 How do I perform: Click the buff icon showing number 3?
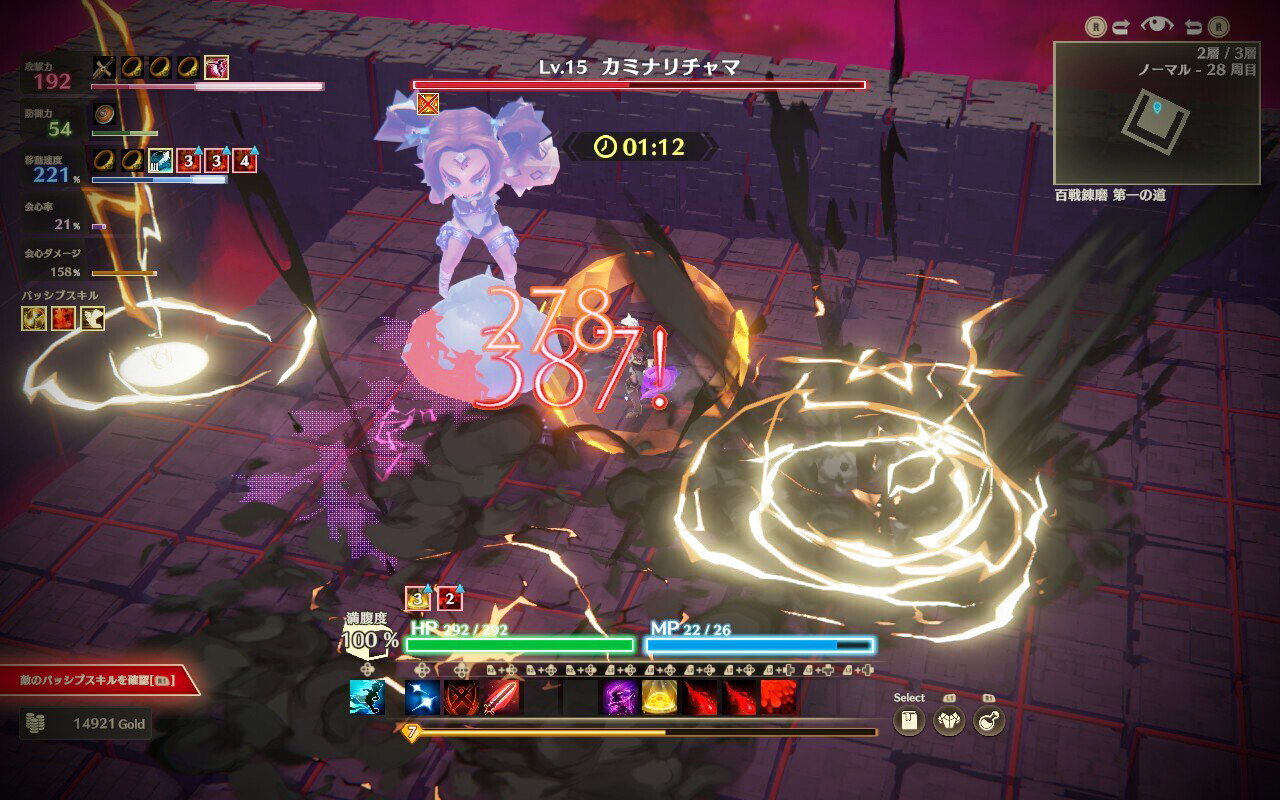(x=416, y=598)
